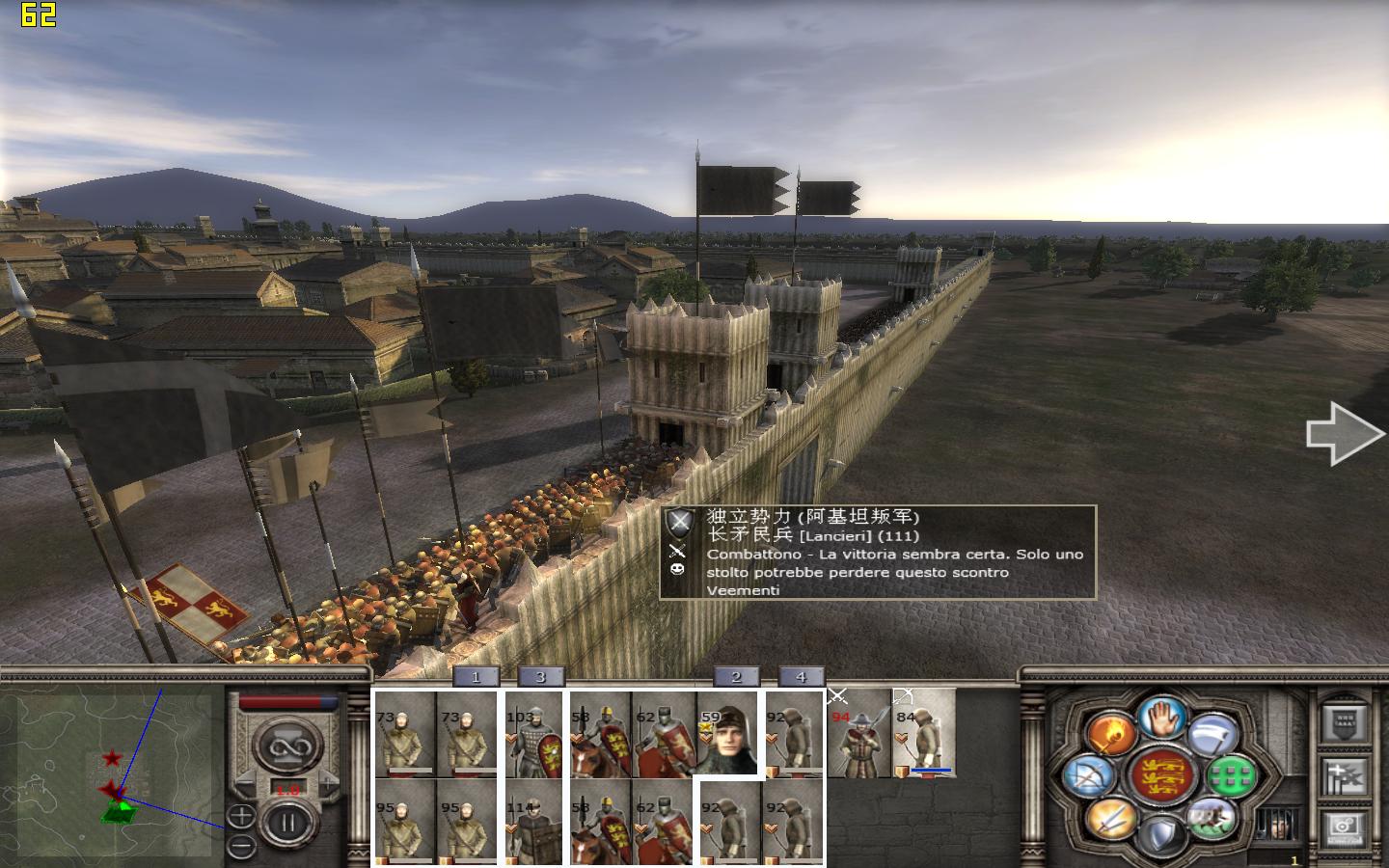Select group tab 3

coord(540,677)
